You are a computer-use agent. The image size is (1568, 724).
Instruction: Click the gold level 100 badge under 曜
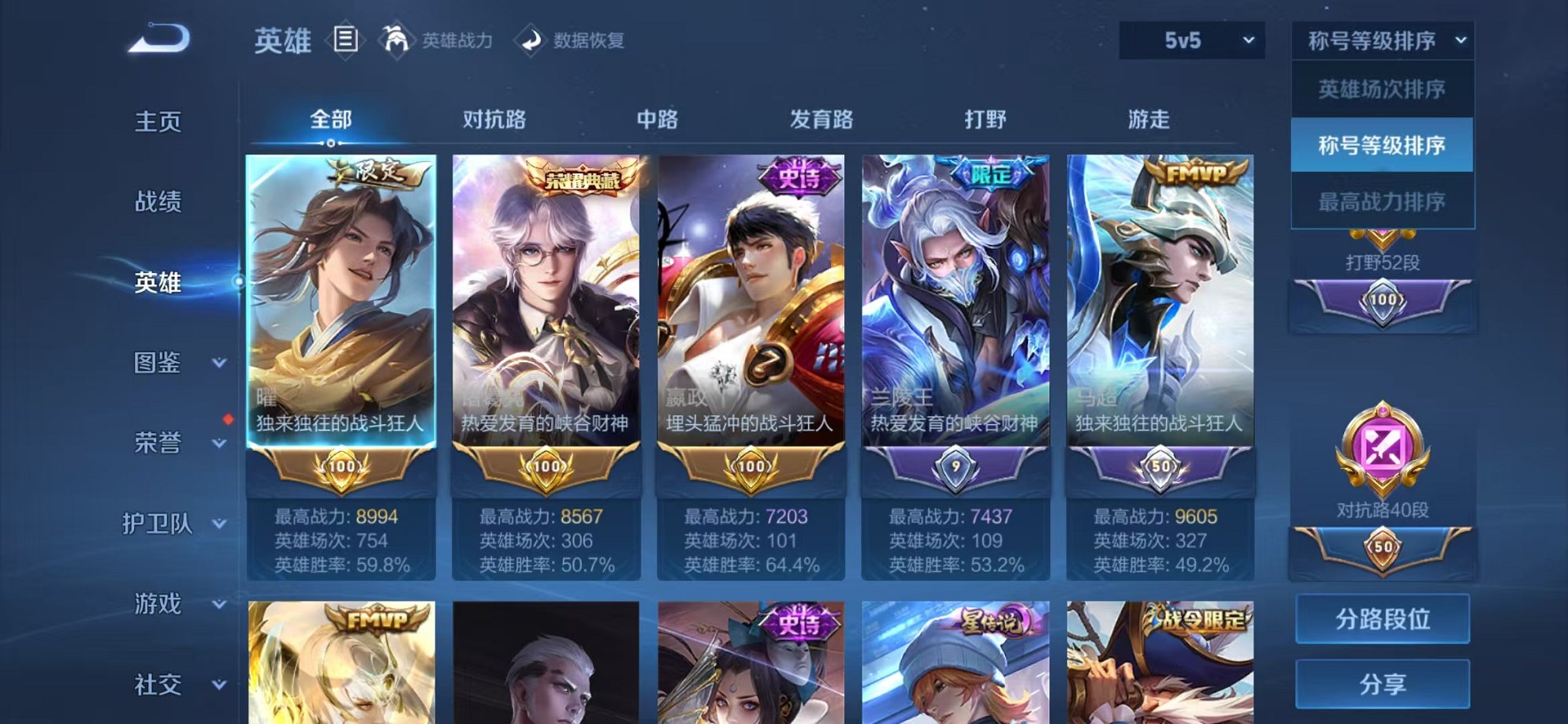343,468
